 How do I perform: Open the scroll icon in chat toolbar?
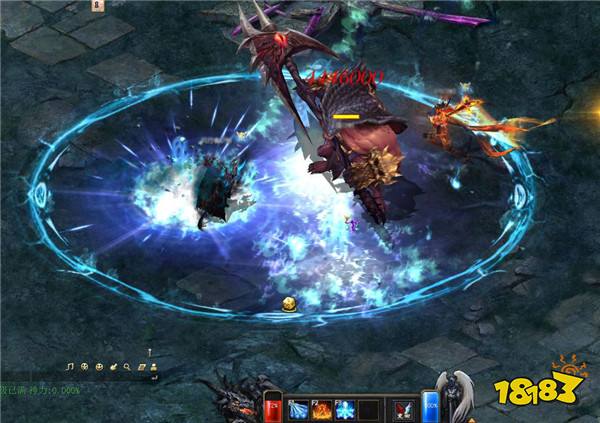142,366
